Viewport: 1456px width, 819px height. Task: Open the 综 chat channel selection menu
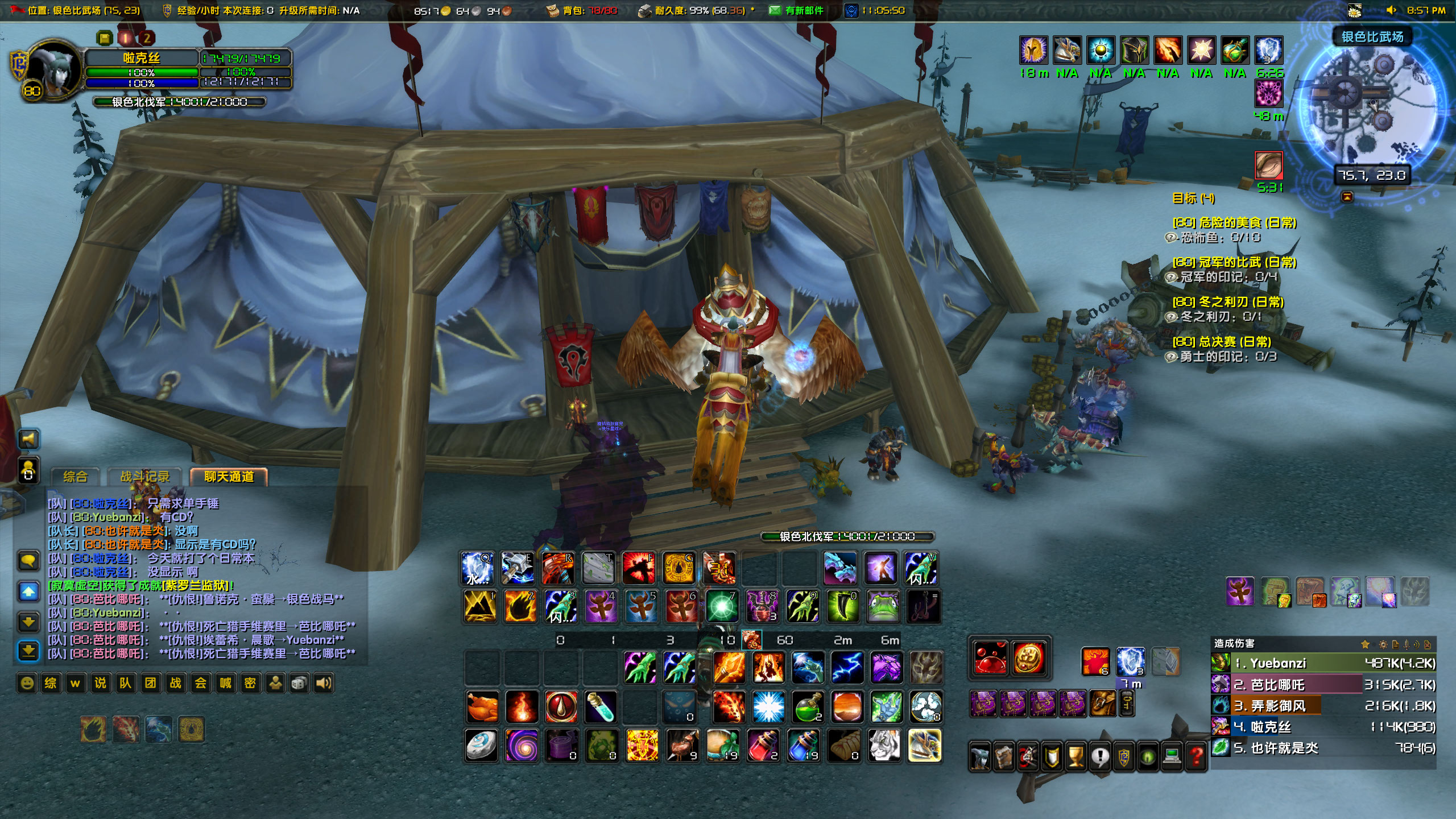pos(51,683)
